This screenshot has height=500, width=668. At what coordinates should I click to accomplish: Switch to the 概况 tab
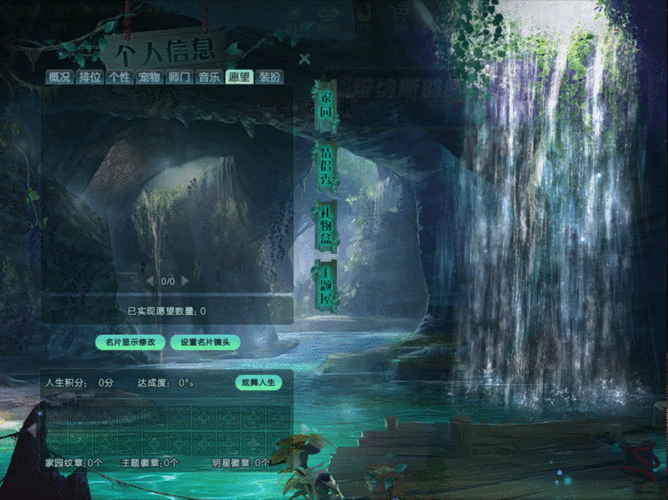[59, 77]
